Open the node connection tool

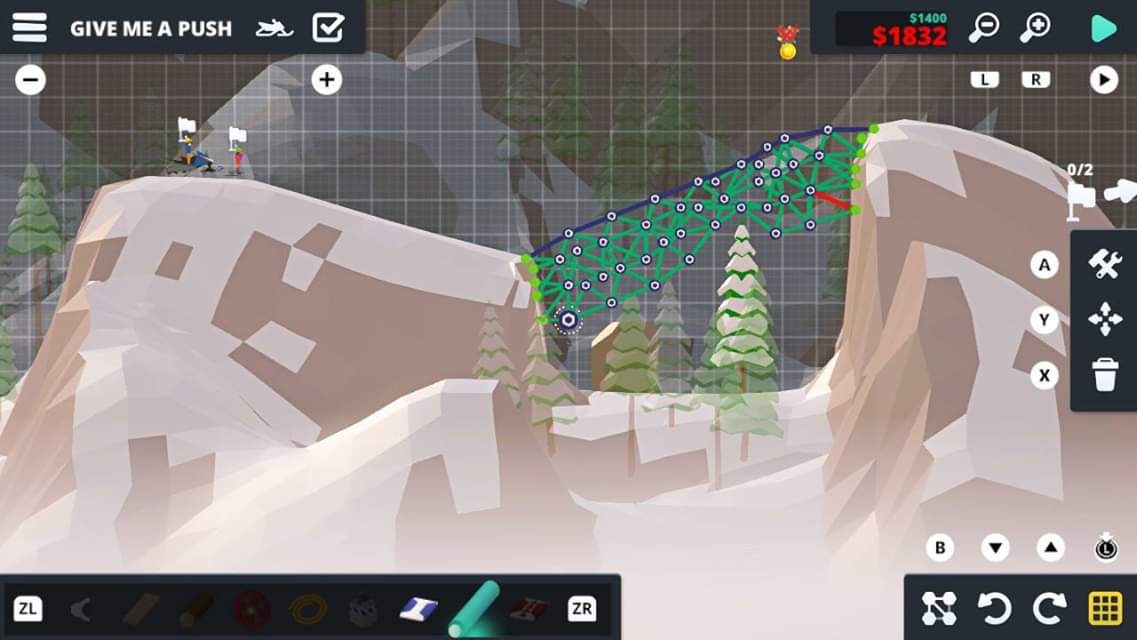(x=939, y=608)
